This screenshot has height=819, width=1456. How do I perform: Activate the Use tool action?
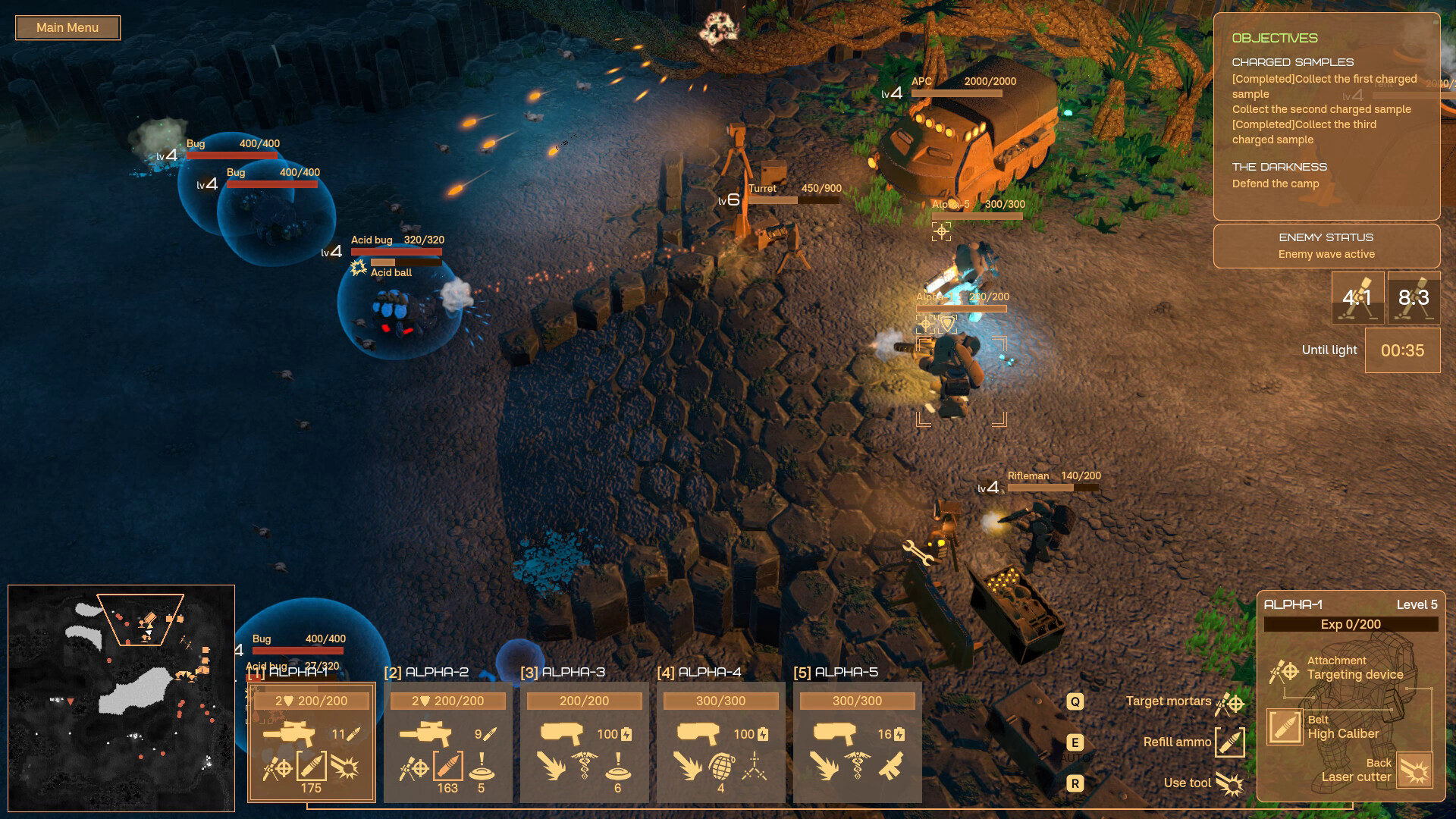coord(1229,783)
